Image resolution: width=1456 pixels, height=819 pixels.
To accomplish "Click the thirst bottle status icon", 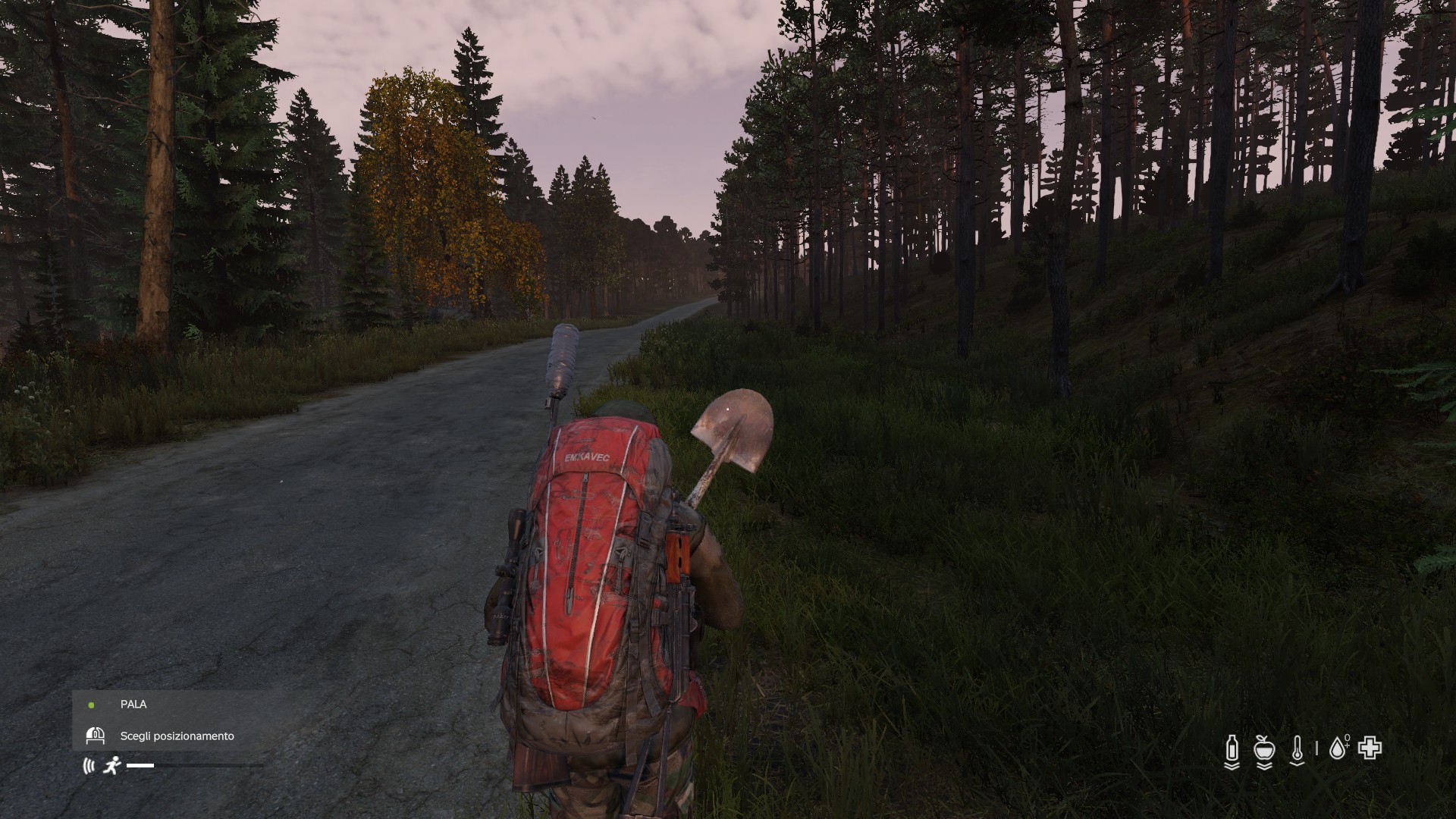I will [x=1232, y=749].
